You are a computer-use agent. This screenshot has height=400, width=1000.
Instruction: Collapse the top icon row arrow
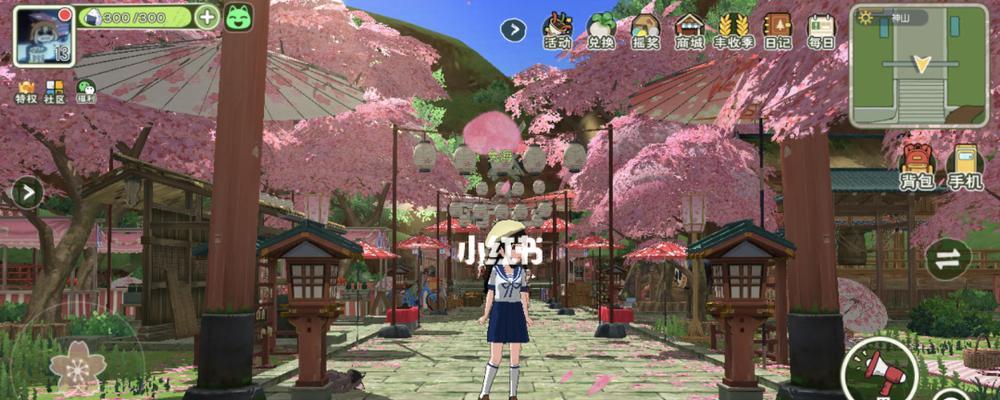tap(513, 30)
